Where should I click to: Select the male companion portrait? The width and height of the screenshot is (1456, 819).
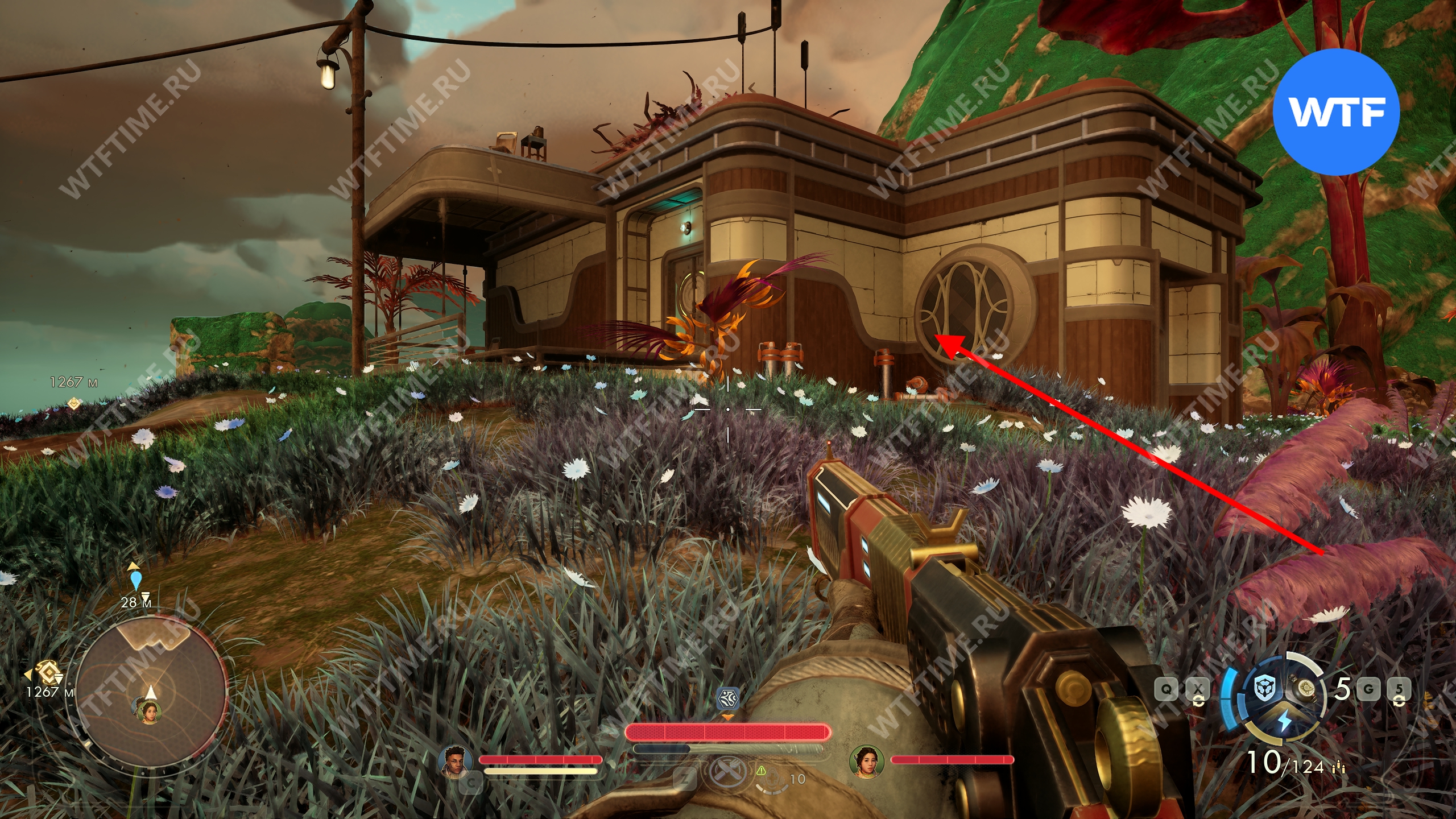coord(456,760)
